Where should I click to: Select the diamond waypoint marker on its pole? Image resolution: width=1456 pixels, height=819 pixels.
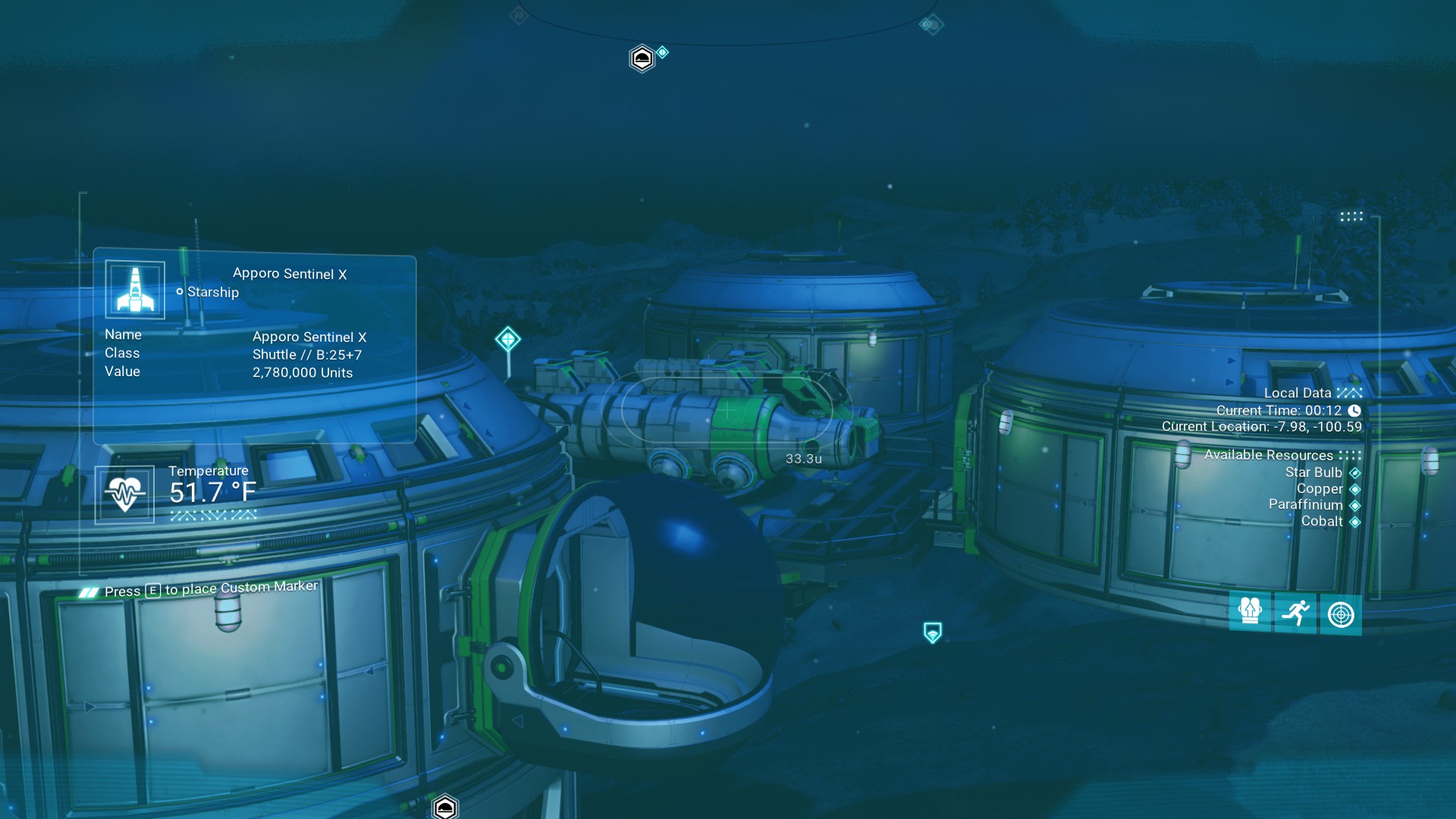tap(508, 339)
